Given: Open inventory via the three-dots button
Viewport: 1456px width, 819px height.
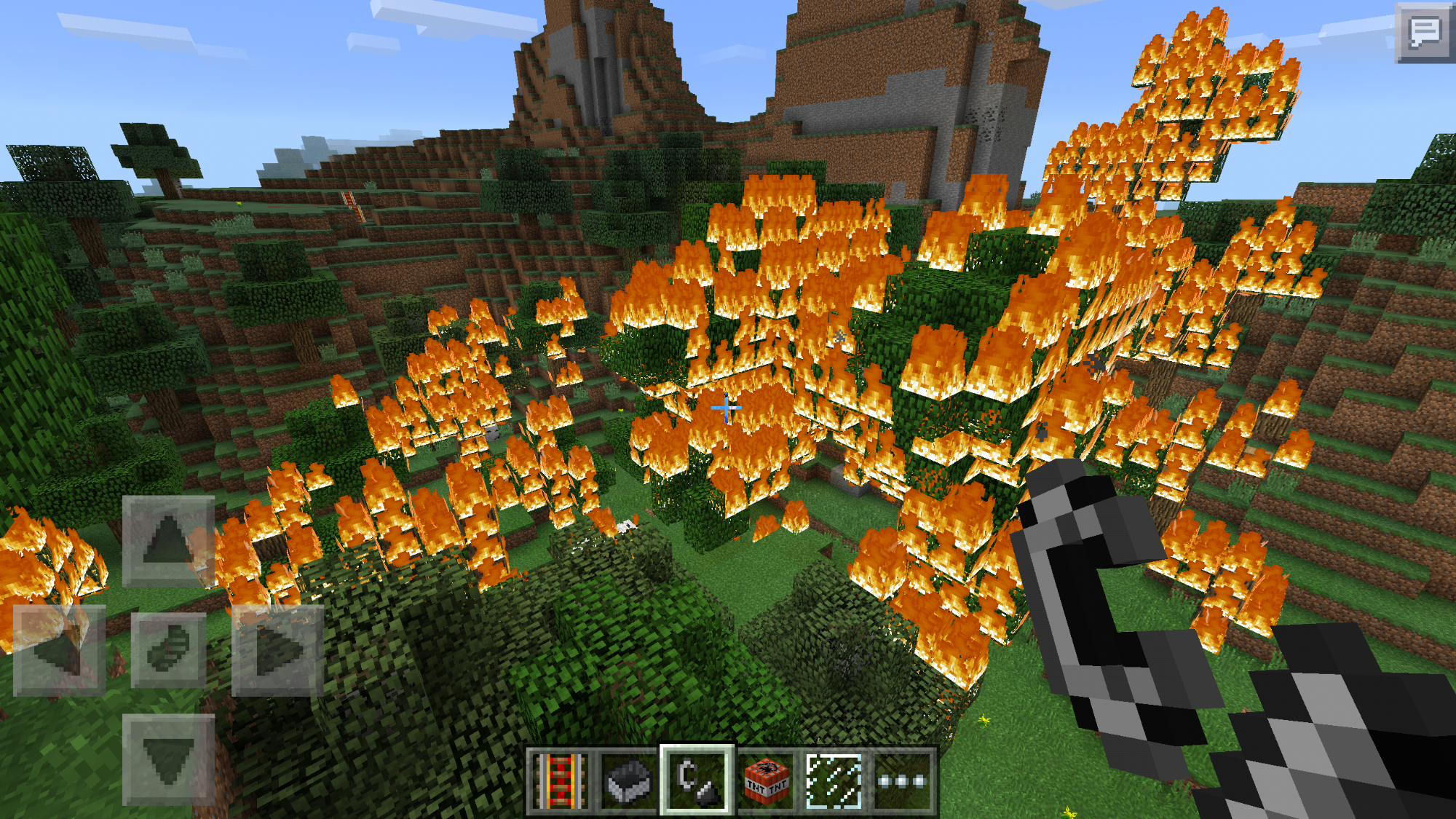Looking at the screenshot, I should (x=903, y=781).
